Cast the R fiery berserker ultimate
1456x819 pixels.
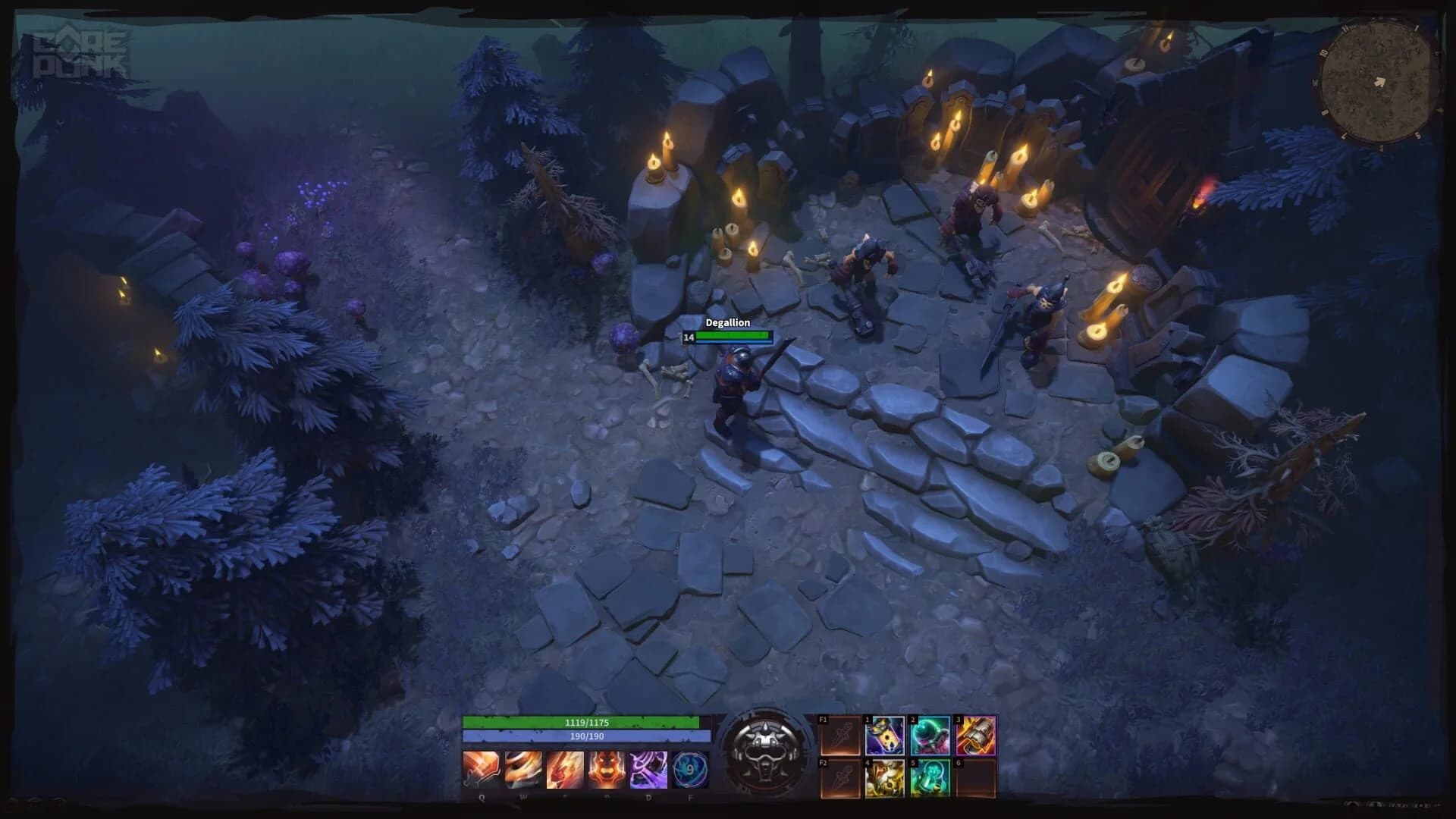[x=607, y=770]
